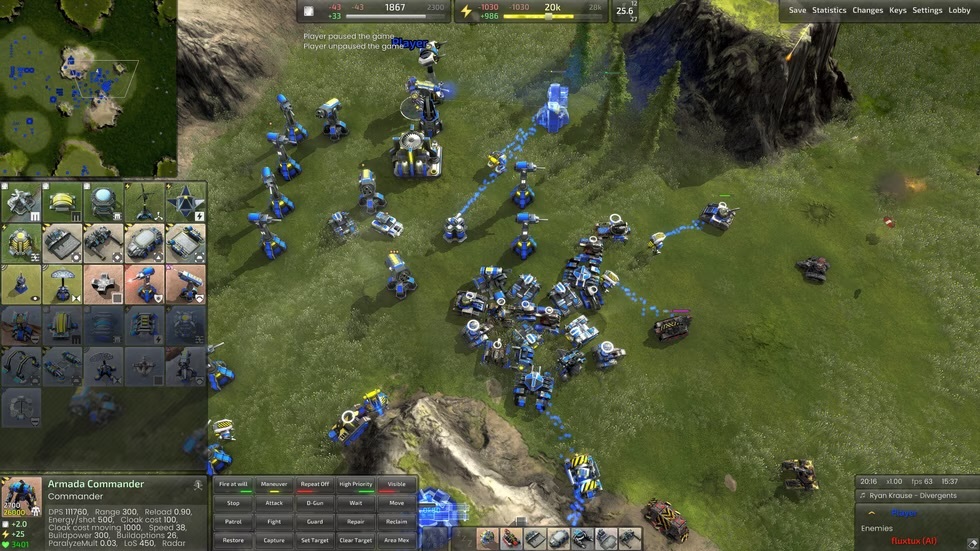980x551 pixels.
Task: Toggle the Repeat Off setting
Action: point(315,484)
